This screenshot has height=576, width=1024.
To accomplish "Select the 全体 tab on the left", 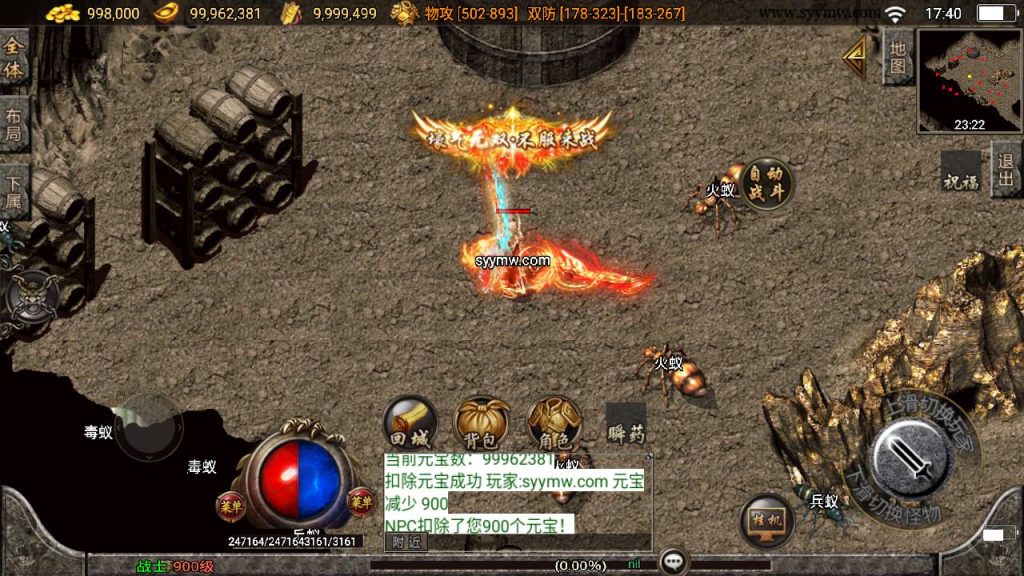I will pos(14,58).
